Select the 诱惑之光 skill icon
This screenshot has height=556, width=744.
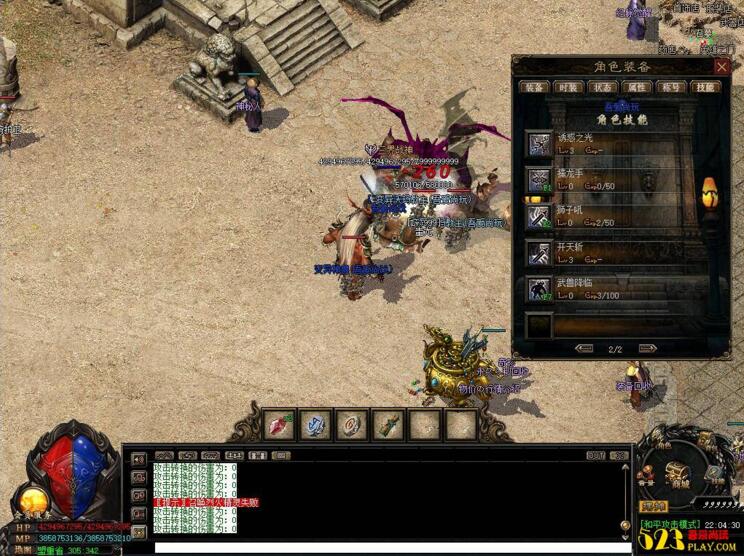540,143
